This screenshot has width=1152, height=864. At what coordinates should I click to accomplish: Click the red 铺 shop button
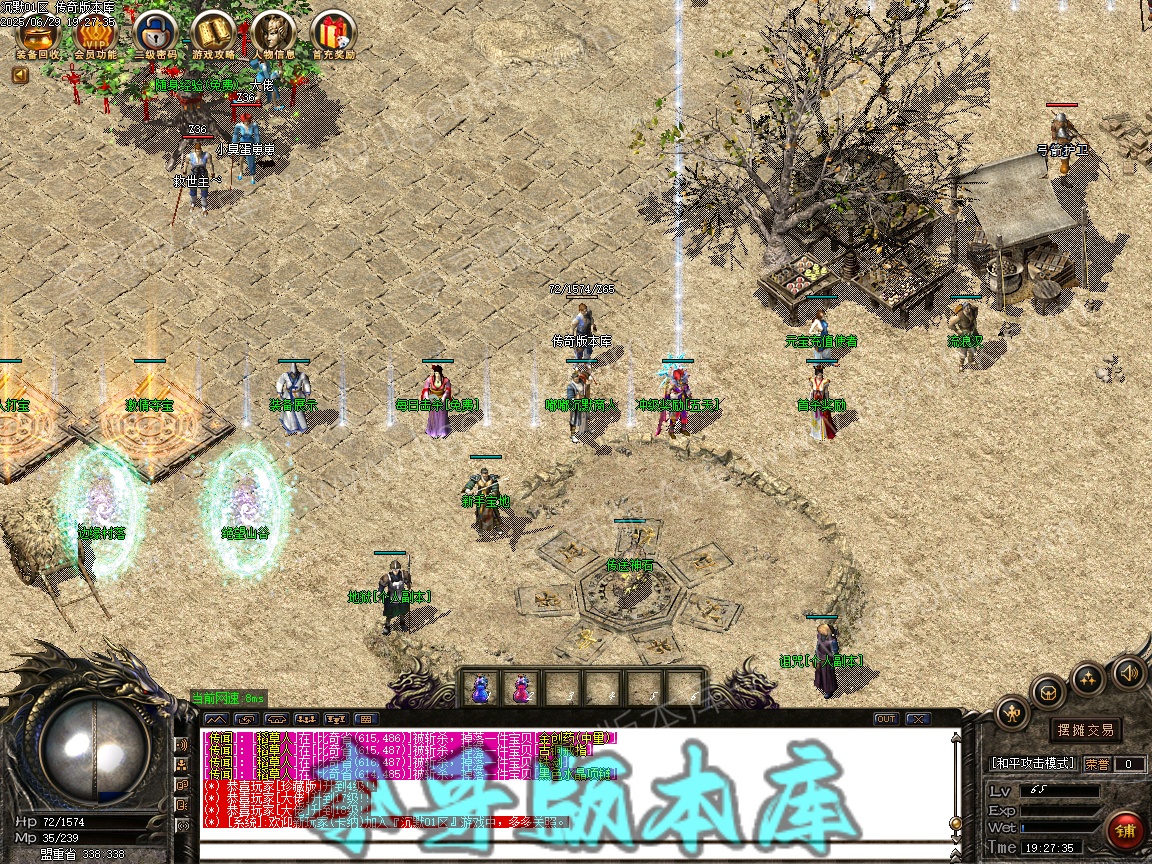(x=1125, y=831)
